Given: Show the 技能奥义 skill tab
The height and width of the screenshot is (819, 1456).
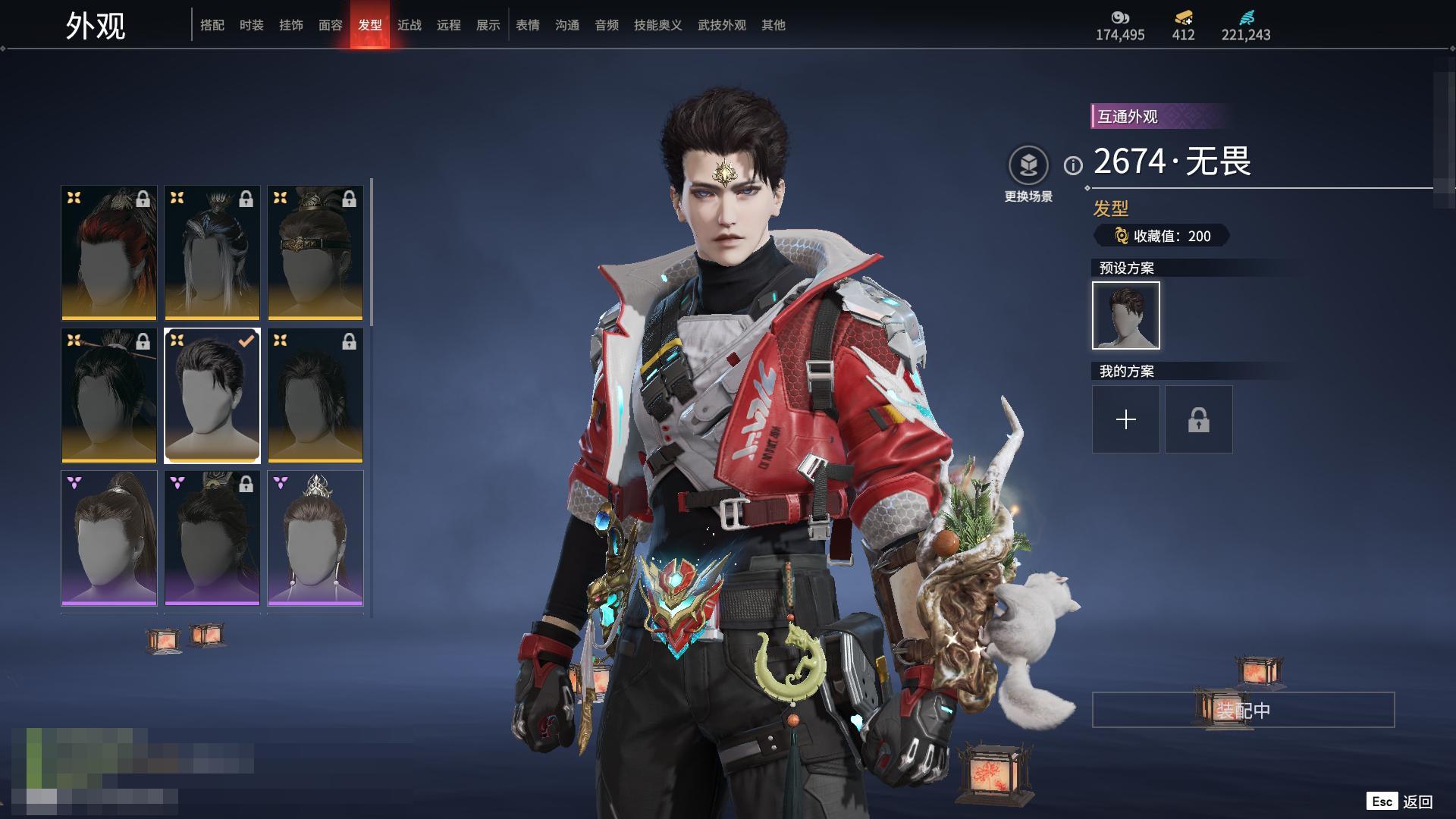Looking at the screenshot, I should (658, 25).
